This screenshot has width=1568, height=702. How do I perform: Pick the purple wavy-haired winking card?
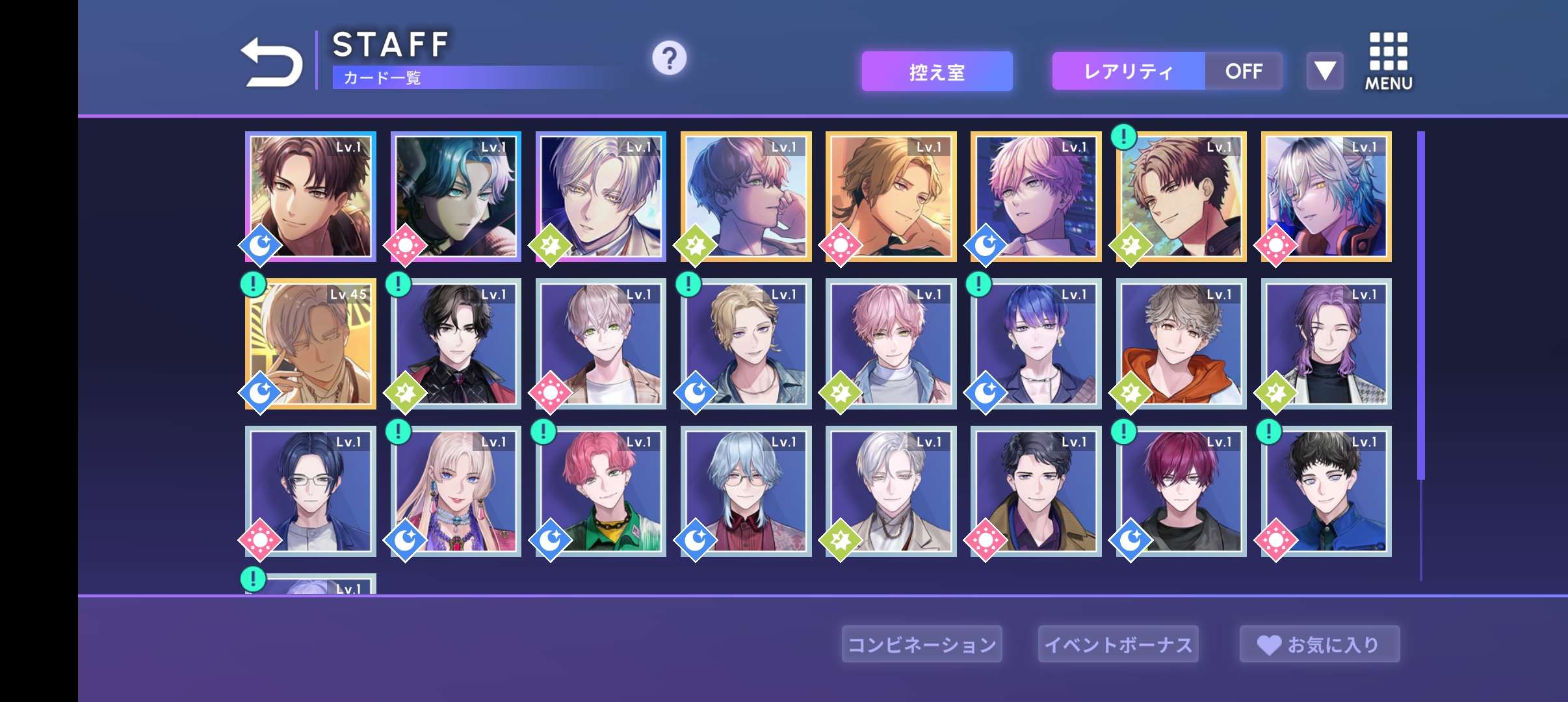click(x=1326, y=344)
